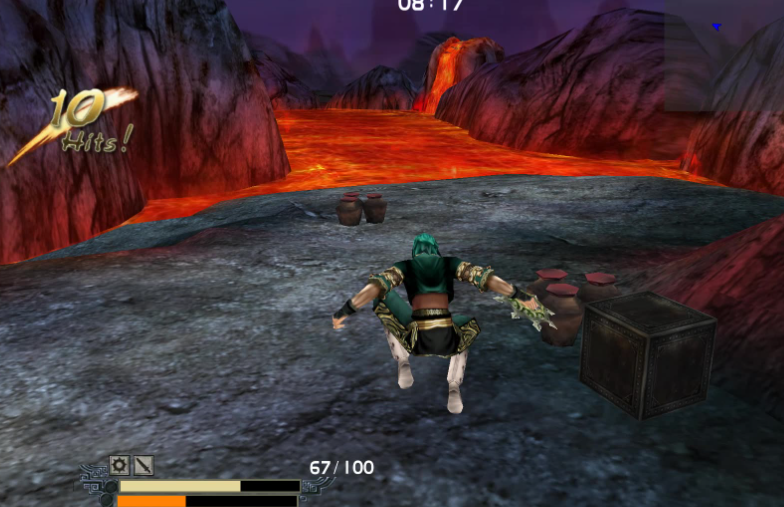Click the blue player arrow on the minimap

point(717,27)
